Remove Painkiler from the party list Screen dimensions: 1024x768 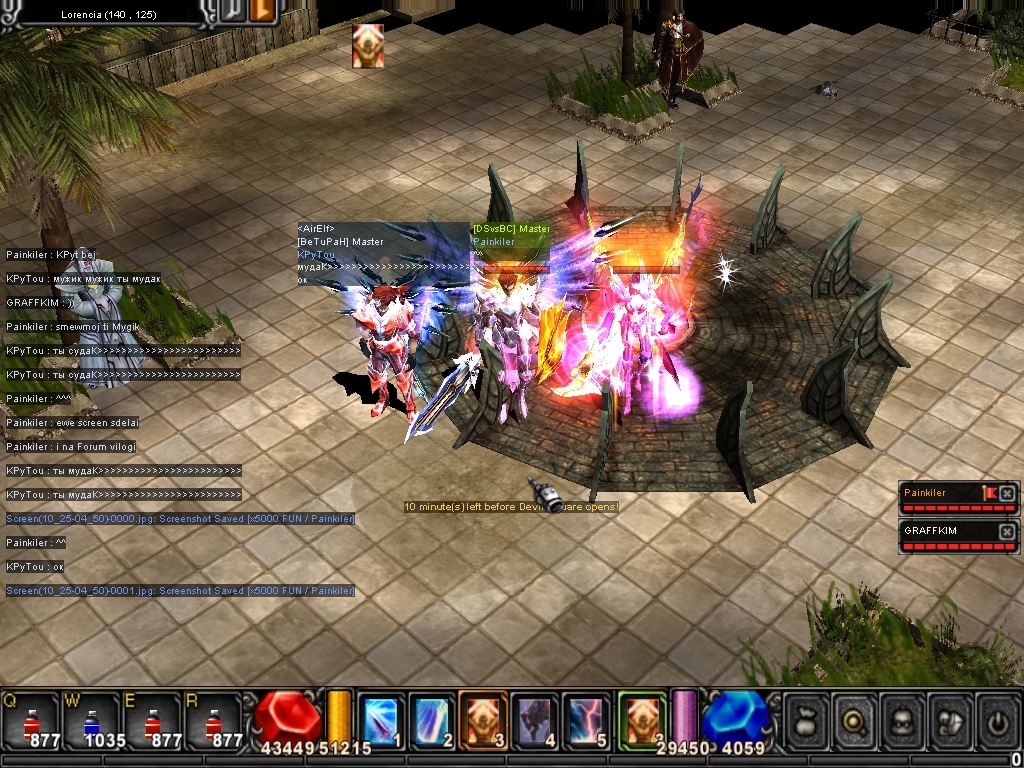coord(1007,493)
